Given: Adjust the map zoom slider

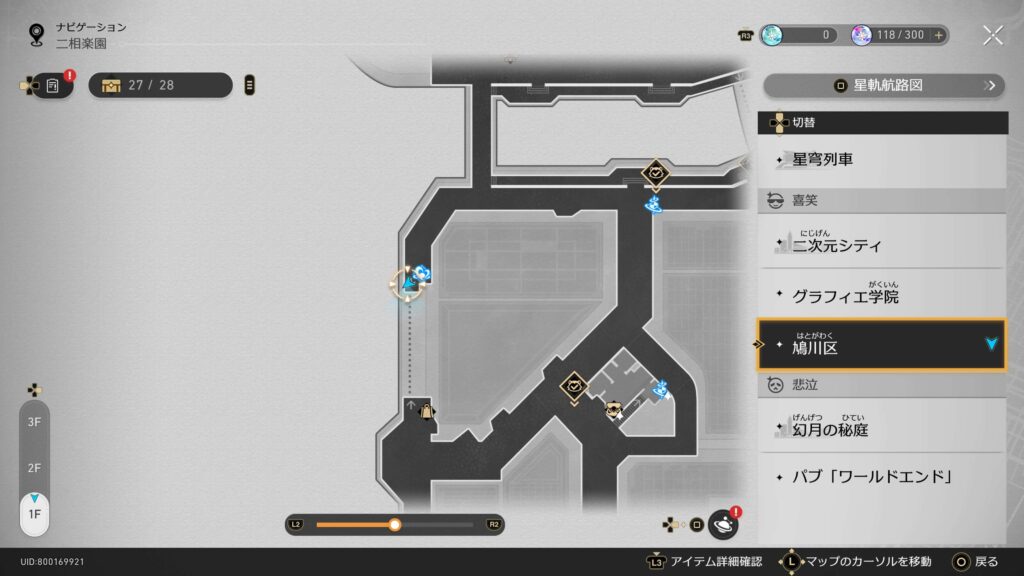Looking at the screenshot, I should coord(395,524).
